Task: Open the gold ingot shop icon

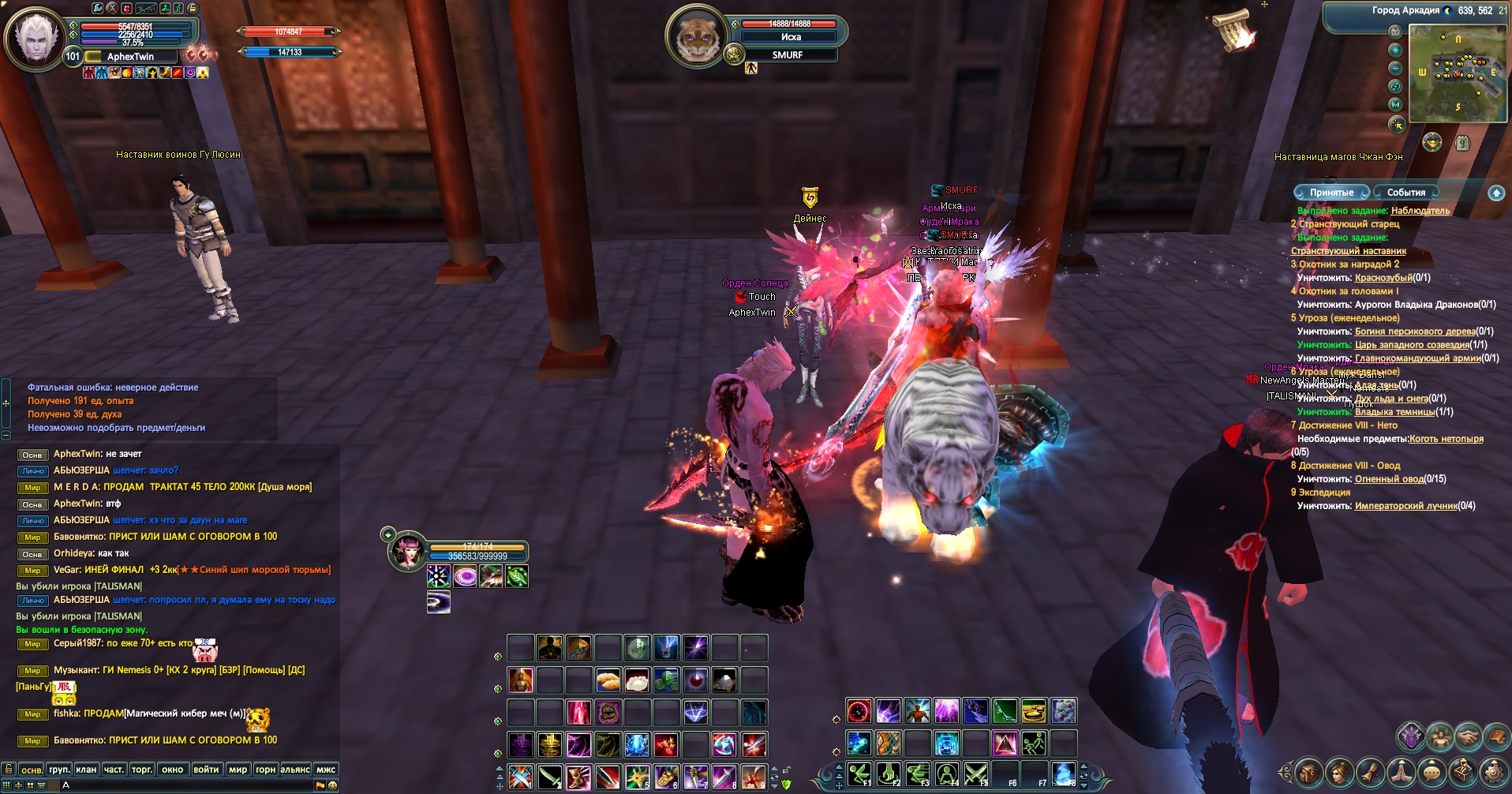Action: click(x=1432, y=142)
